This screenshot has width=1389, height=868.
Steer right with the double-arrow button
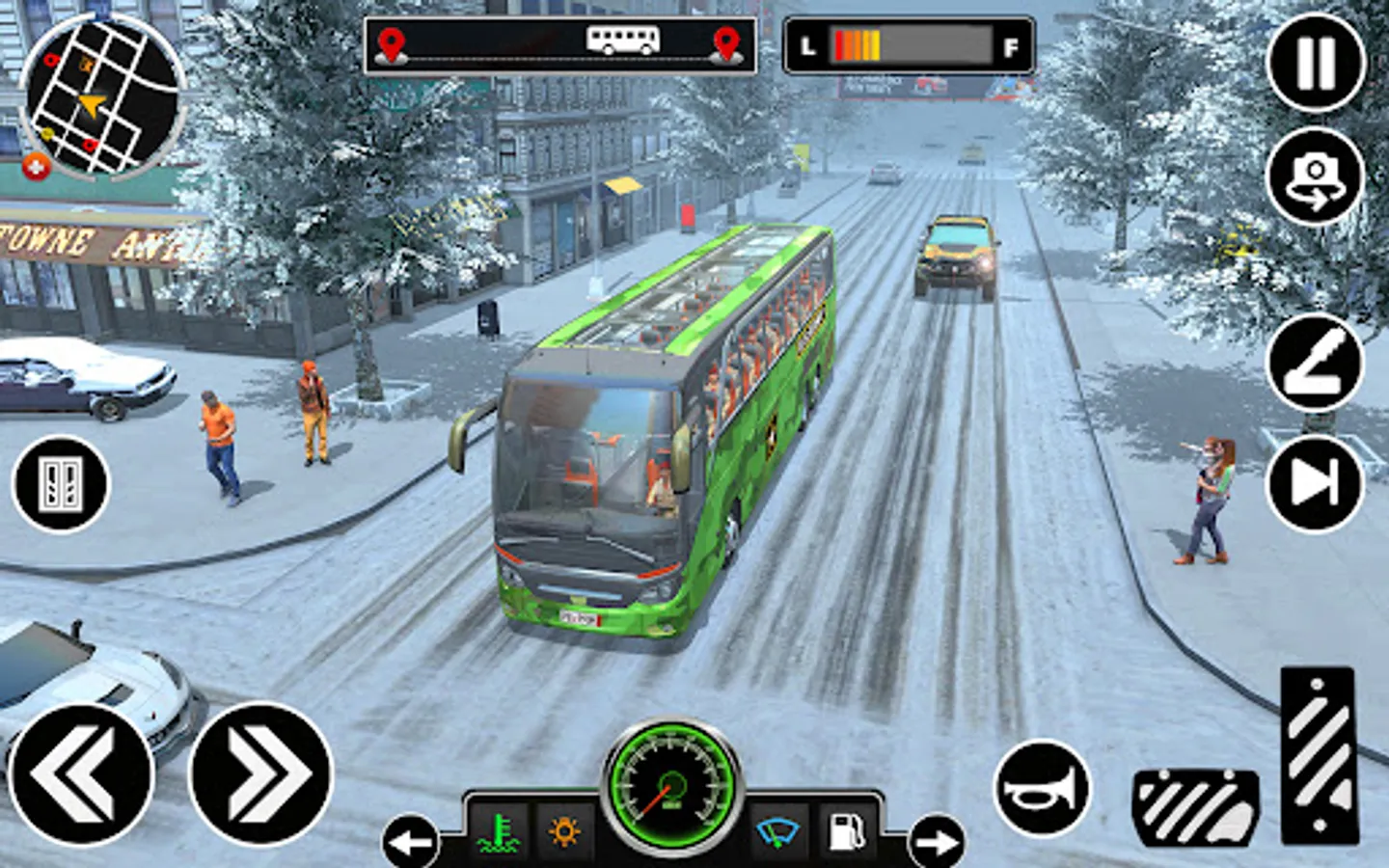(x=260, y=774)
